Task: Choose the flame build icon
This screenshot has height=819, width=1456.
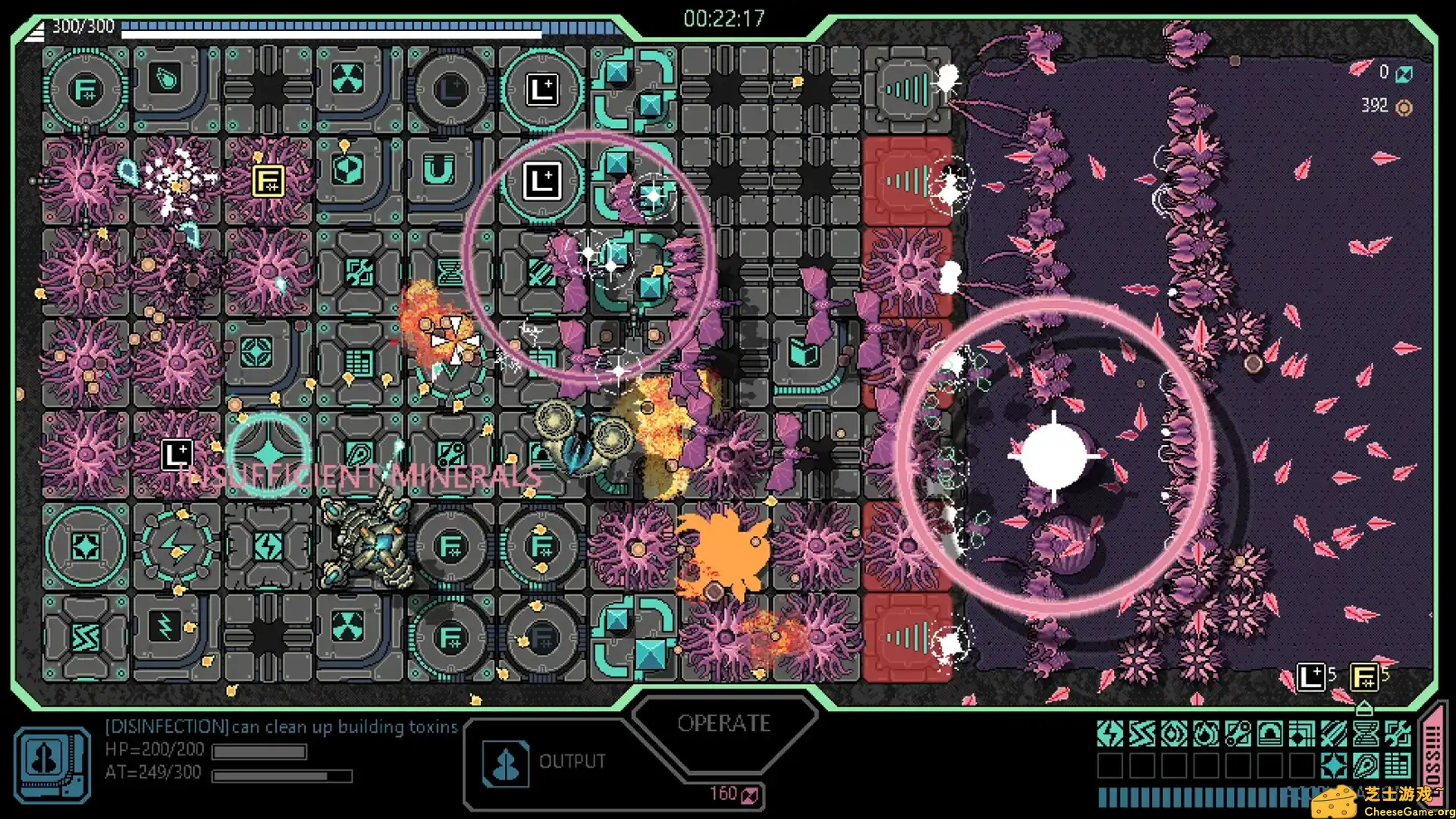Action: click(1206, 734)
